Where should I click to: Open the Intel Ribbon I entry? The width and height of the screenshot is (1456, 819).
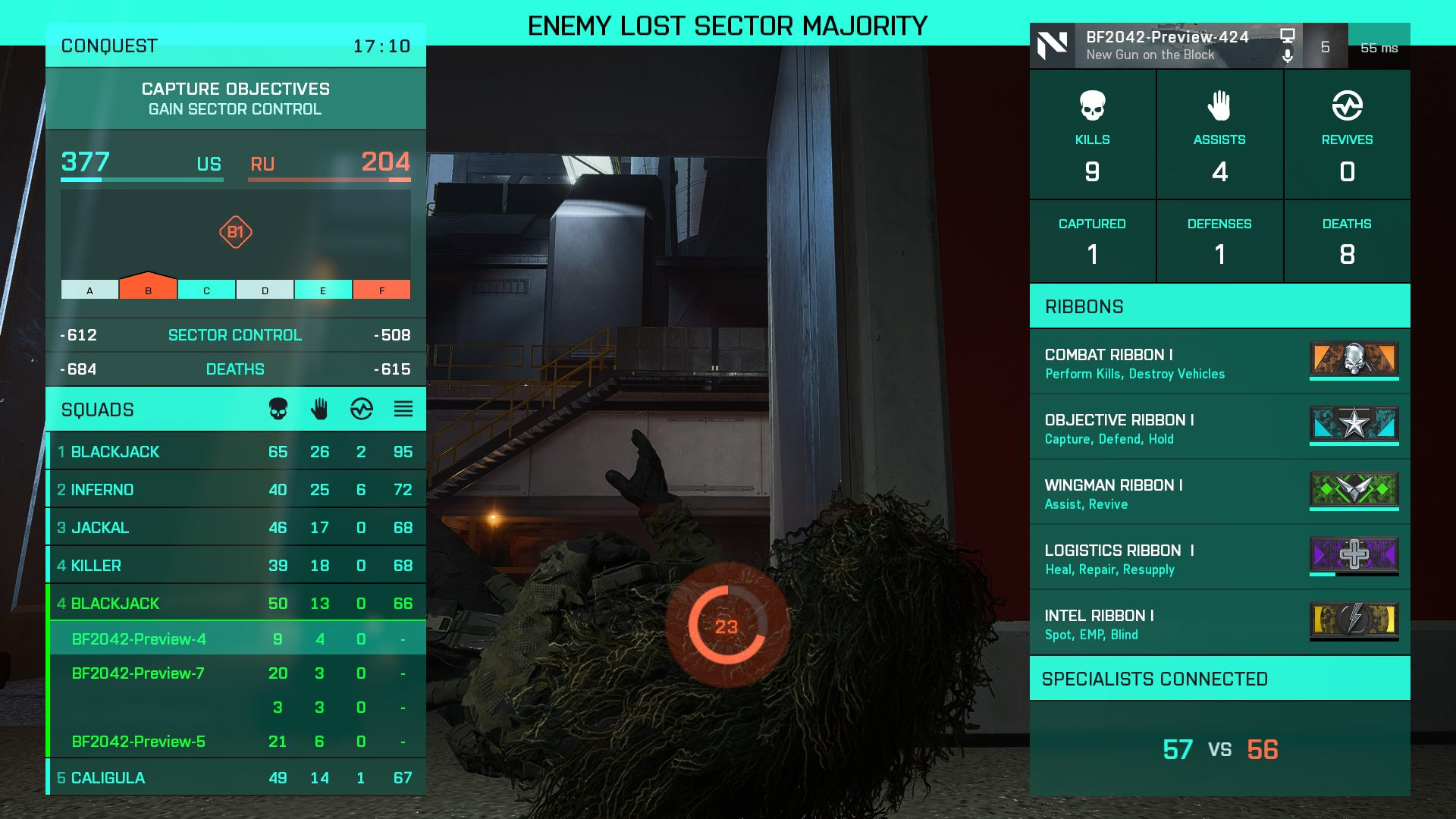(1219, 623)
